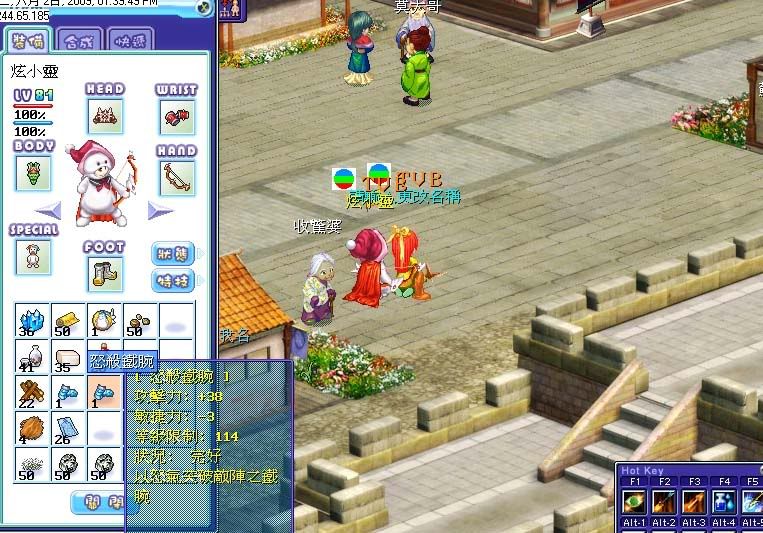Activate the F1 green eye skill
Screen dimensions: 763x533
(x=632, y=500)
